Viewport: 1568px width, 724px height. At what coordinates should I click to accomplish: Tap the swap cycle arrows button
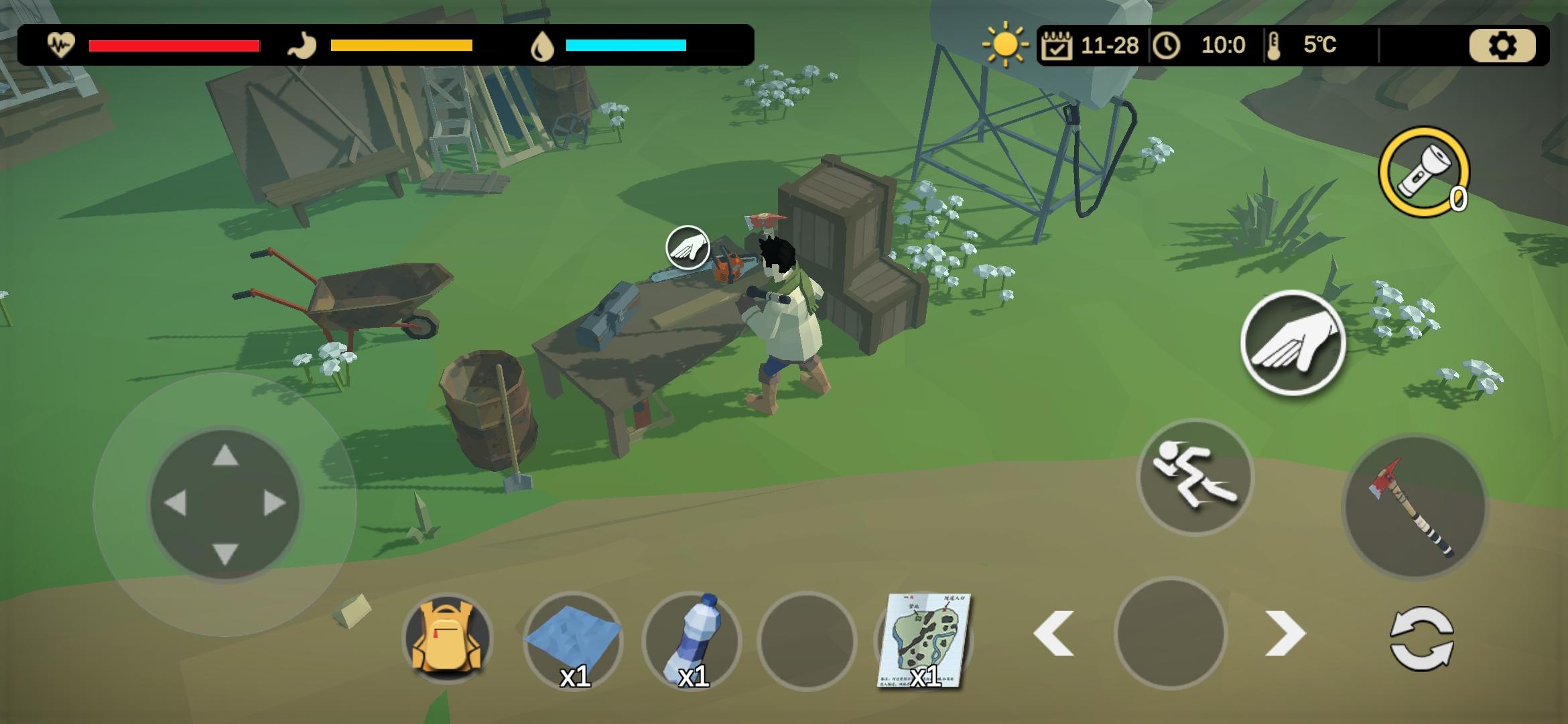point(1422,638)
